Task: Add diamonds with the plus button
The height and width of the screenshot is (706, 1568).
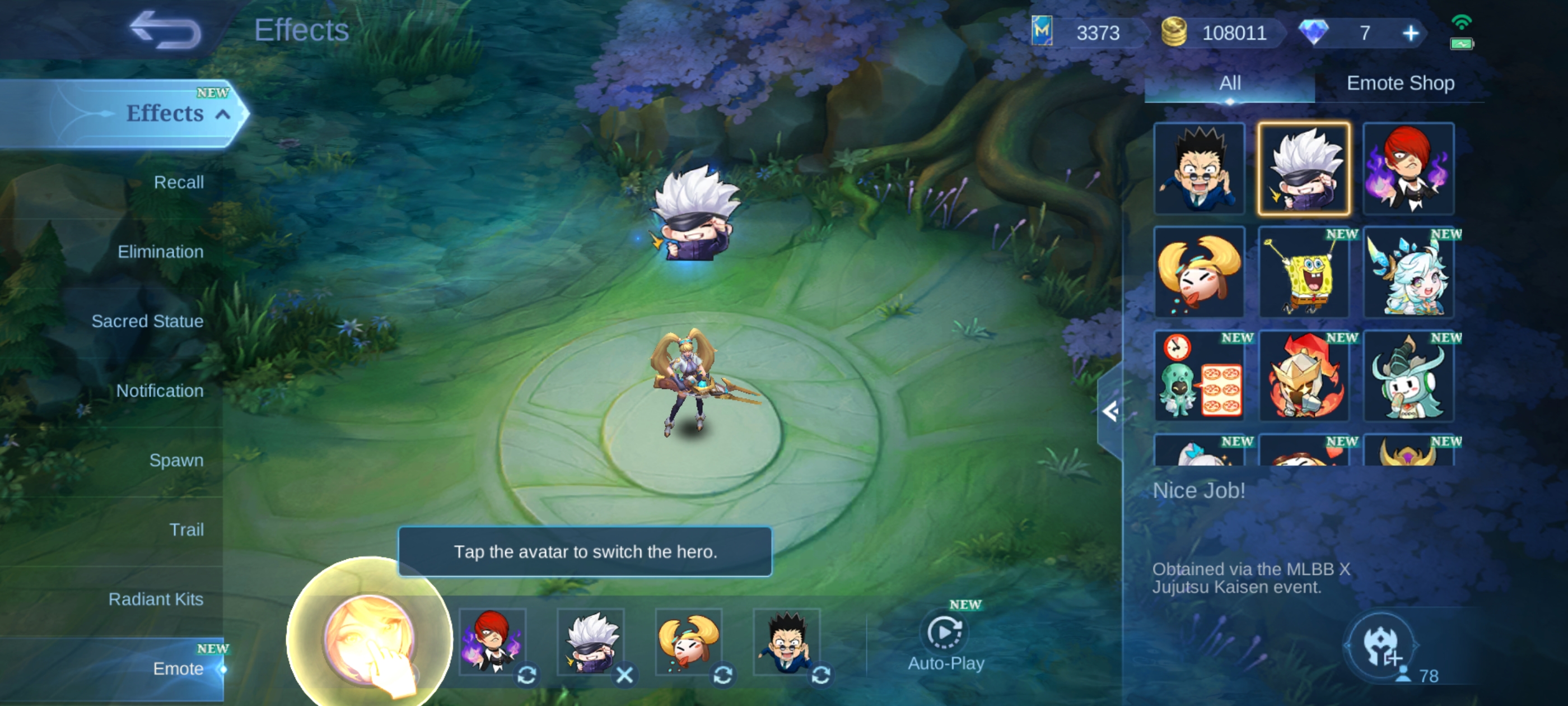Action: pos(1410,33)
